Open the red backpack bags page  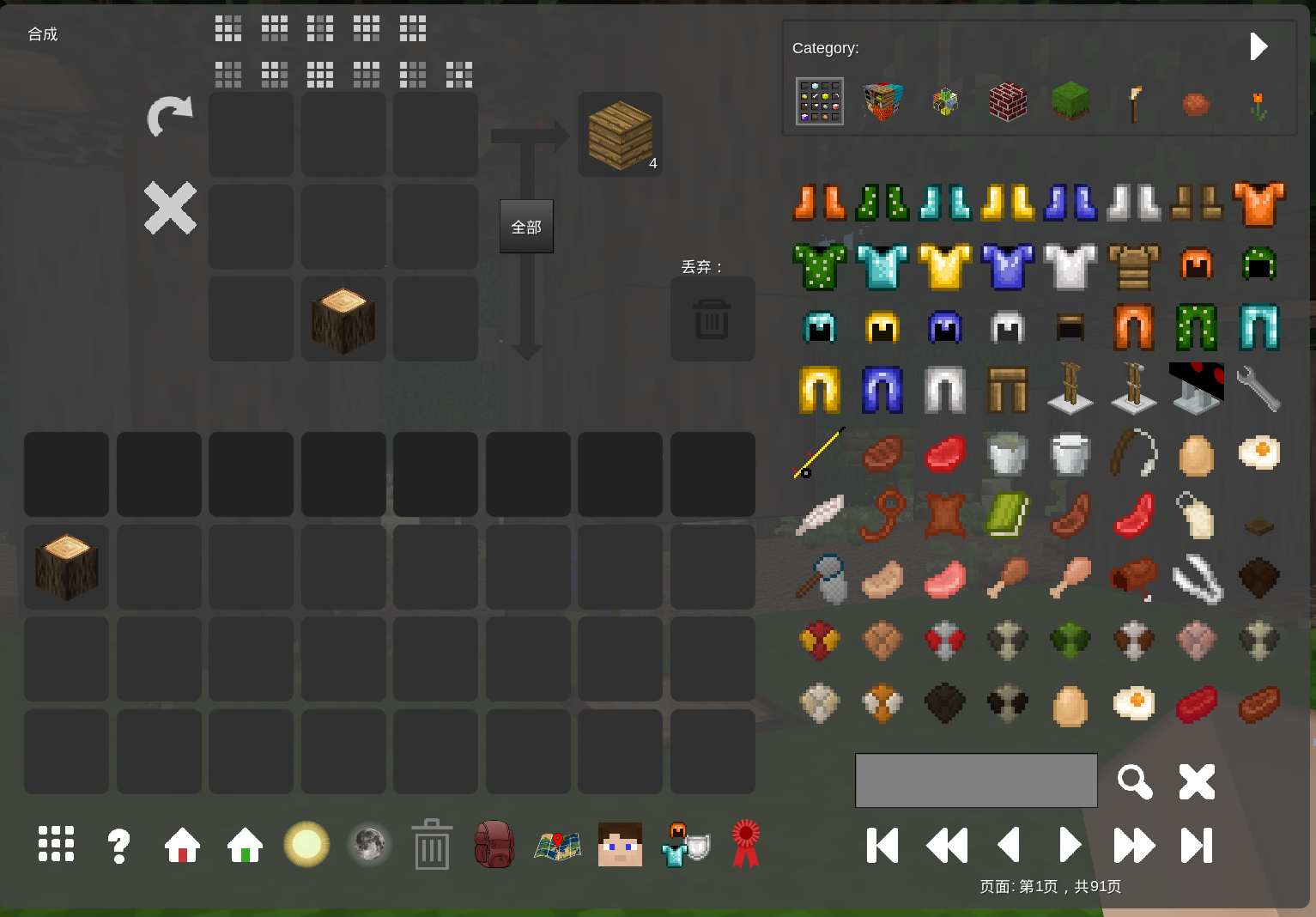pos(494,845)
